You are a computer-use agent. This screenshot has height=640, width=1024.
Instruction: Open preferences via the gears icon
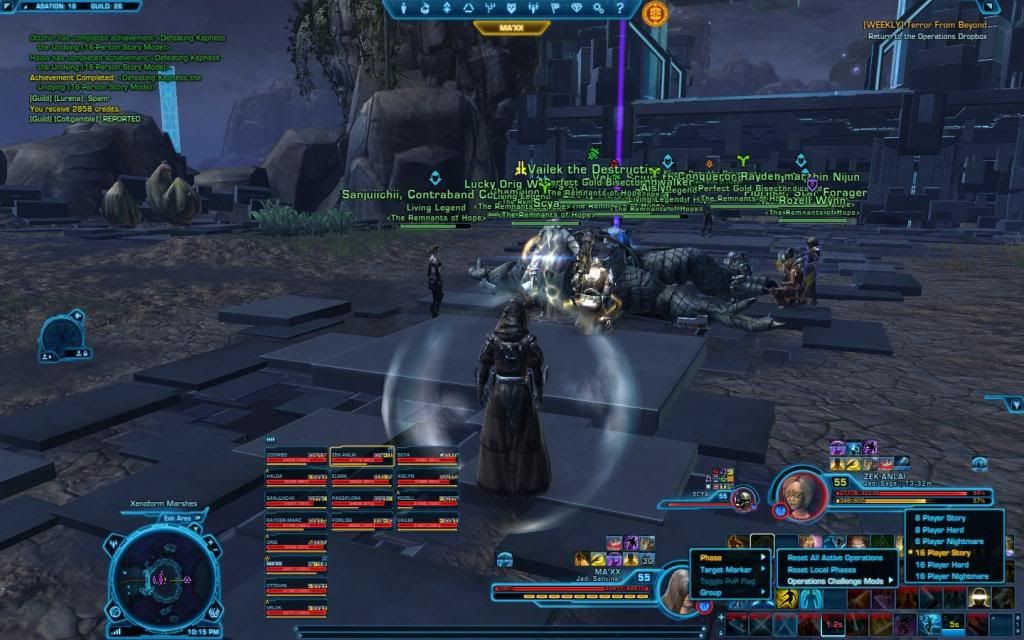click(600, 9)
